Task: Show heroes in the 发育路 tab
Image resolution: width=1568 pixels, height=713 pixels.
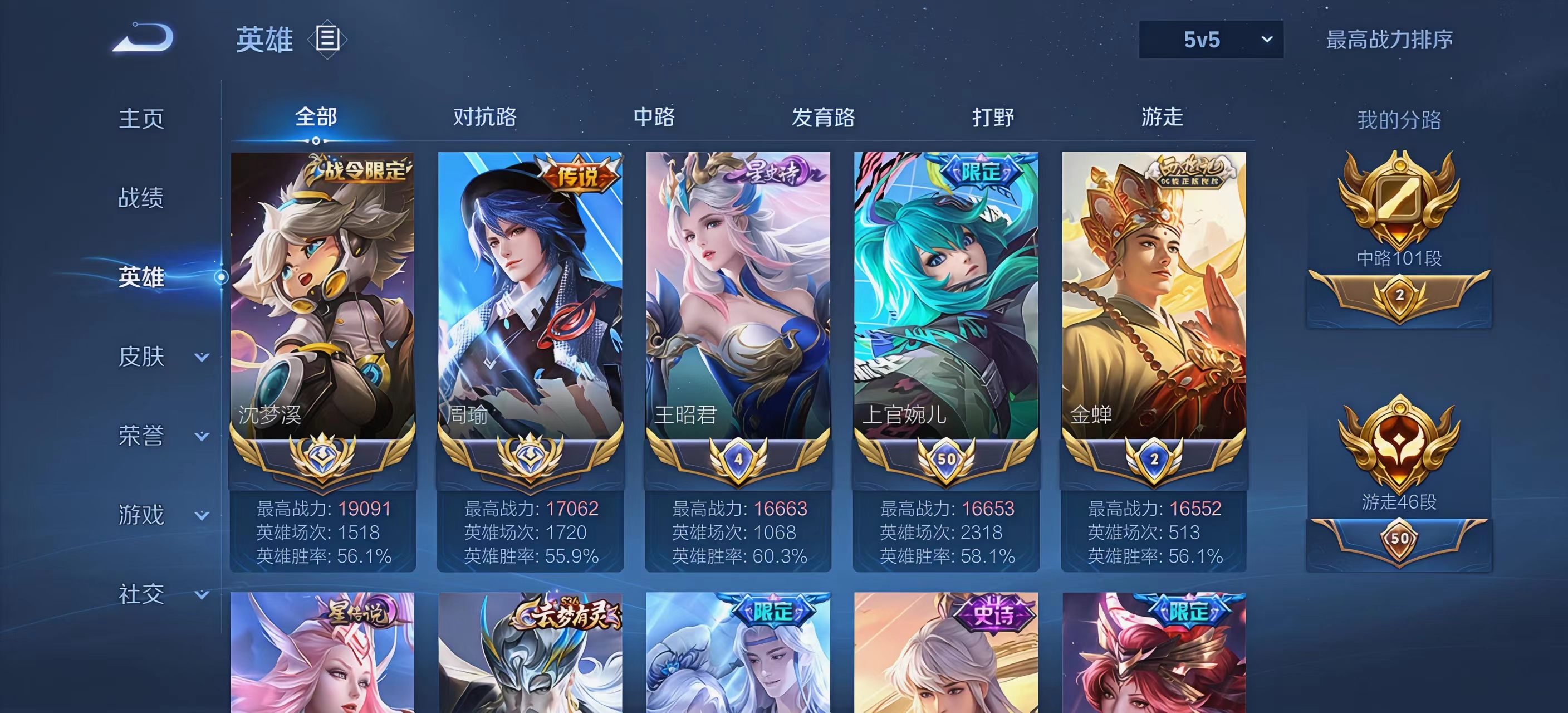Action: [823, 117]
